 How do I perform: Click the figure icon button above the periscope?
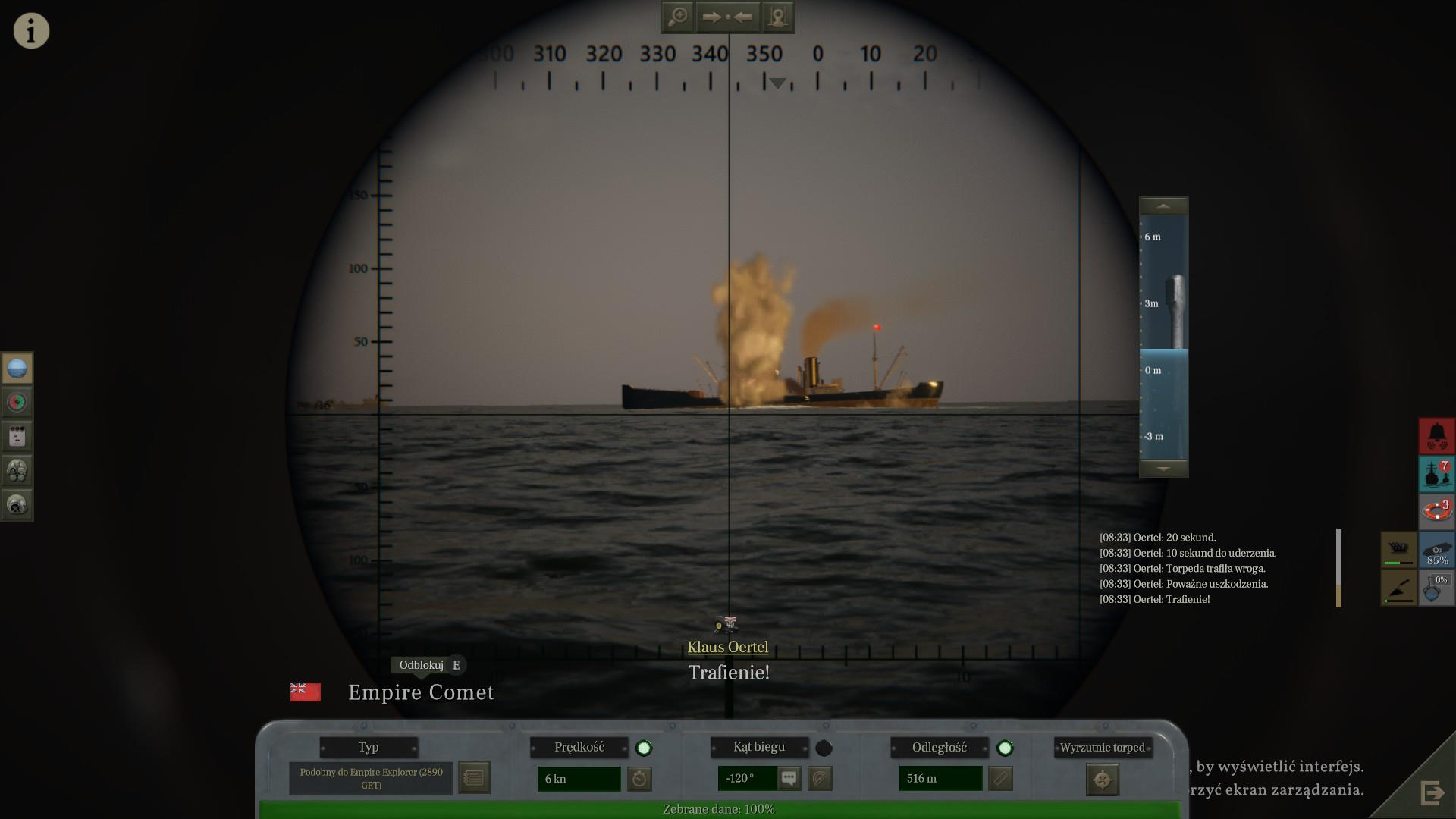click(777, 17)
